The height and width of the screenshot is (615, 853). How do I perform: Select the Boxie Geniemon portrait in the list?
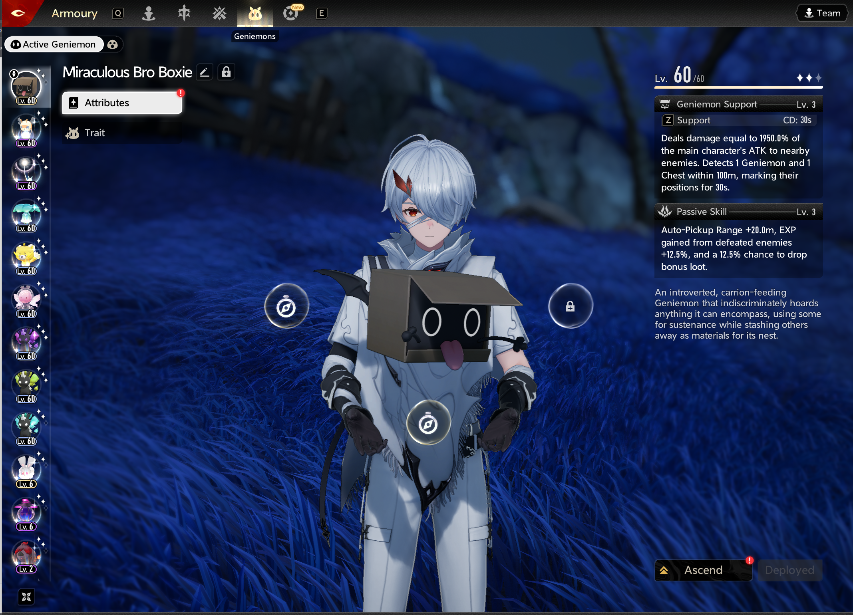25,88
